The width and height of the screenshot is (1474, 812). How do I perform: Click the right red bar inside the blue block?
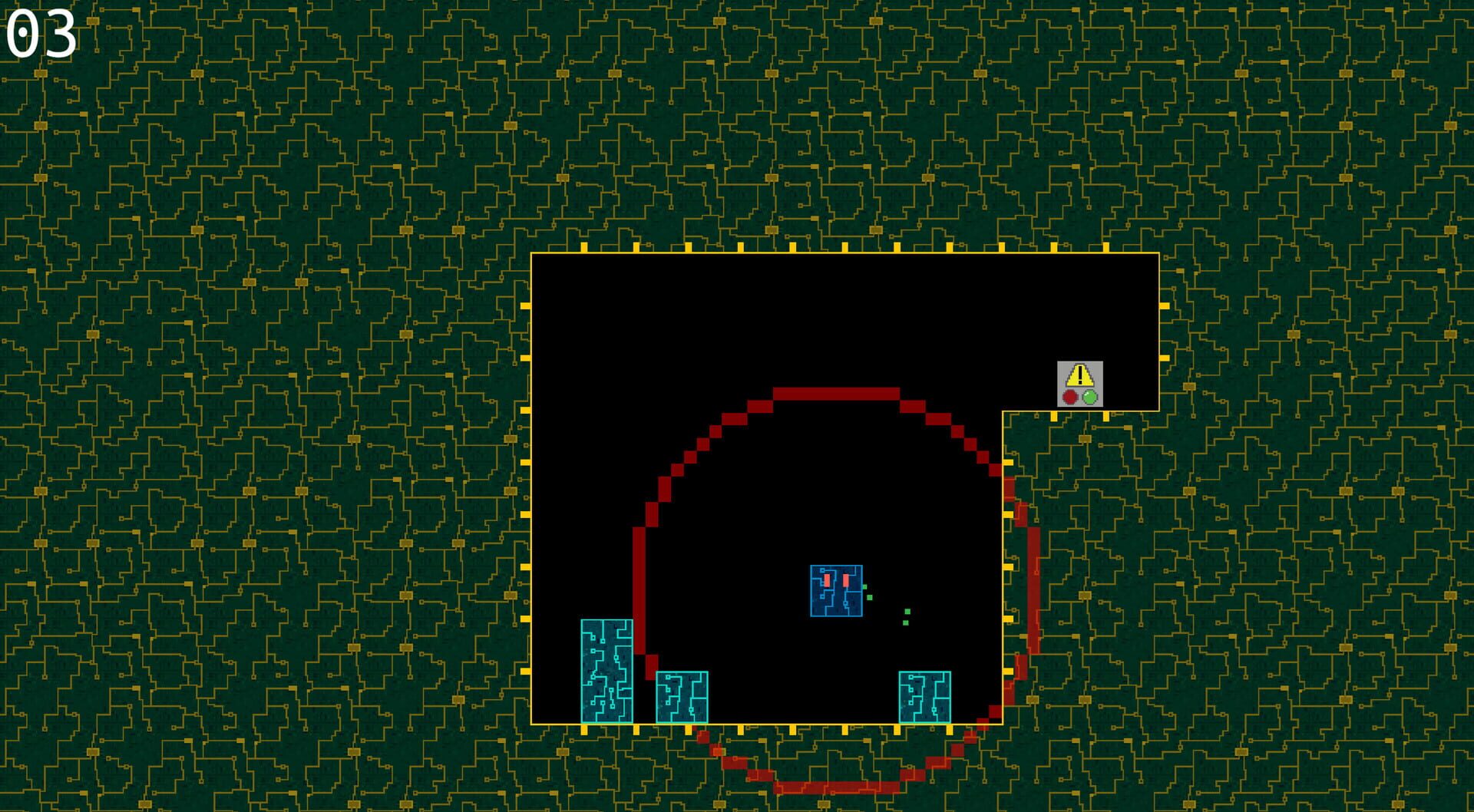tap(846, 581)
